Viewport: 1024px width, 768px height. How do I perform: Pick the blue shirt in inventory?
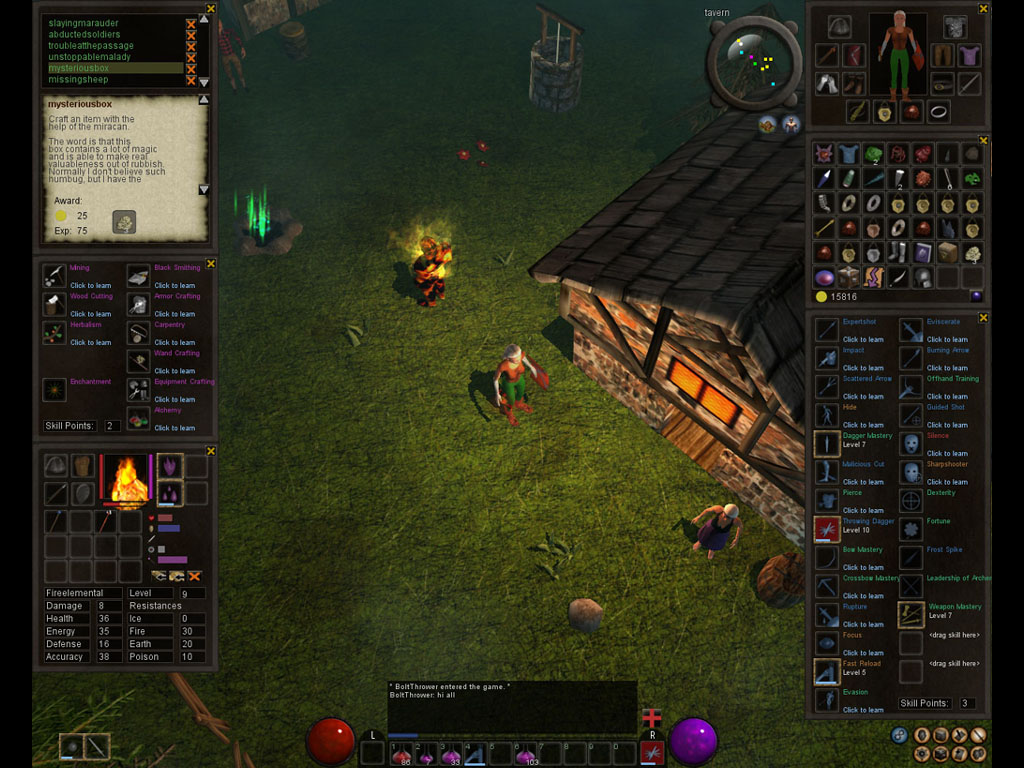[x=848, y=154]
